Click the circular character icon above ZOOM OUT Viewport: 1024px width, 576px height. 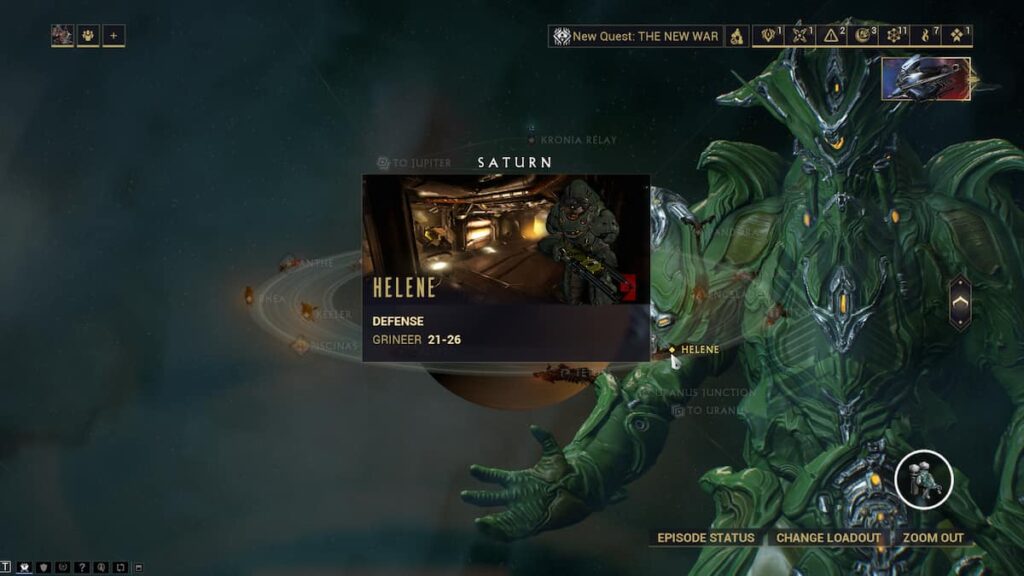tap(923, 479)
